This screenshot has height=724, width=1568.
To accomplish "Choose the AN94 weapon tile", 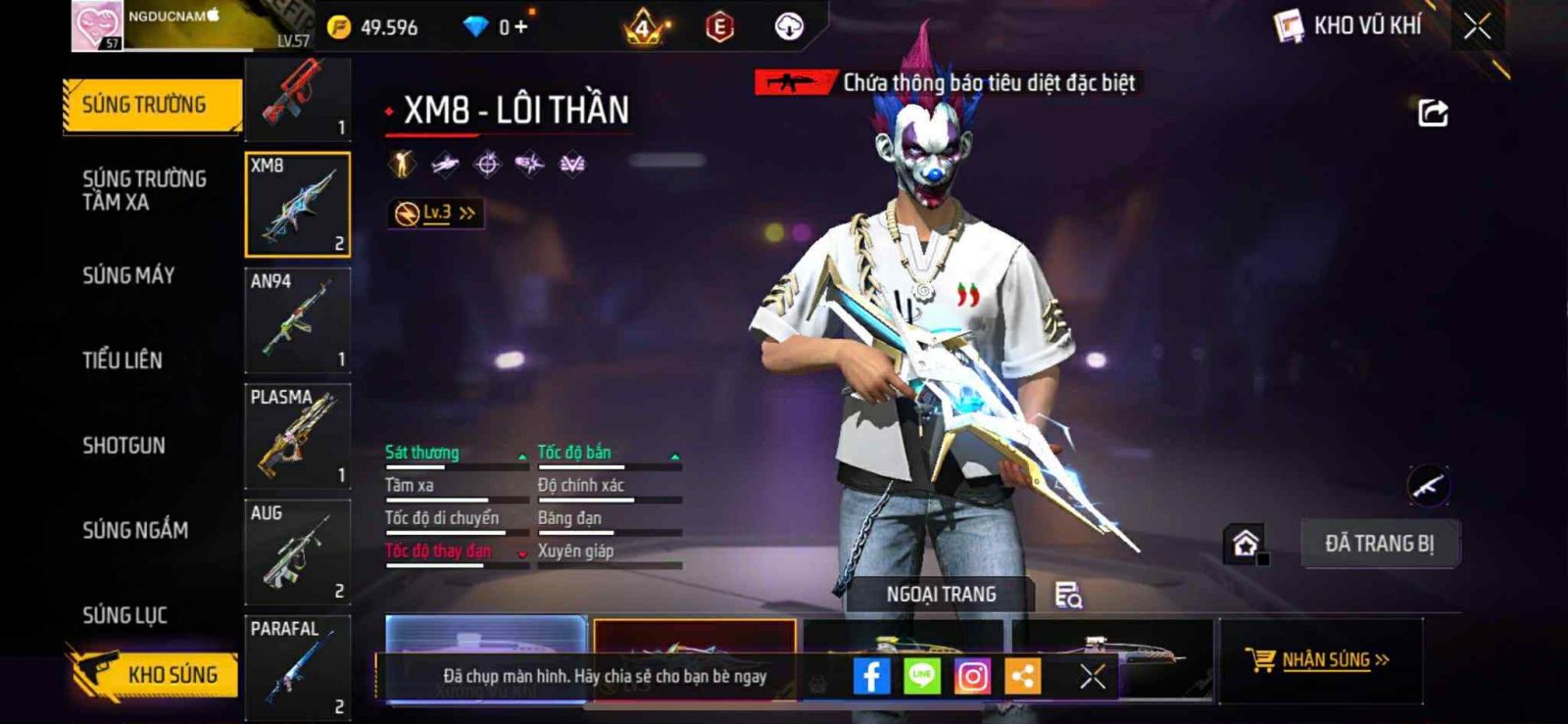I will click(x=297, y=319).
